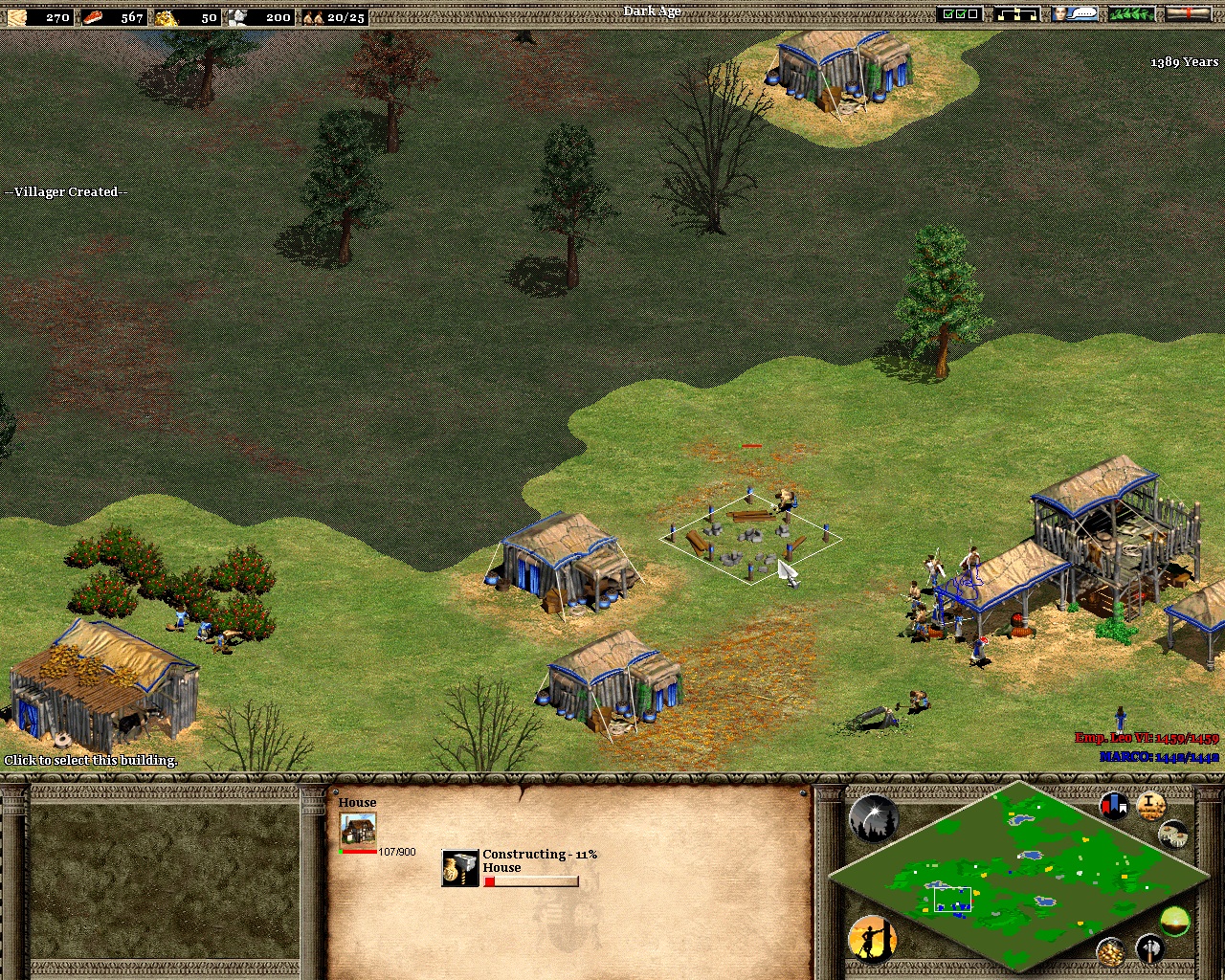
Task: Click the two-tents minimap button
Action: 1173,834
